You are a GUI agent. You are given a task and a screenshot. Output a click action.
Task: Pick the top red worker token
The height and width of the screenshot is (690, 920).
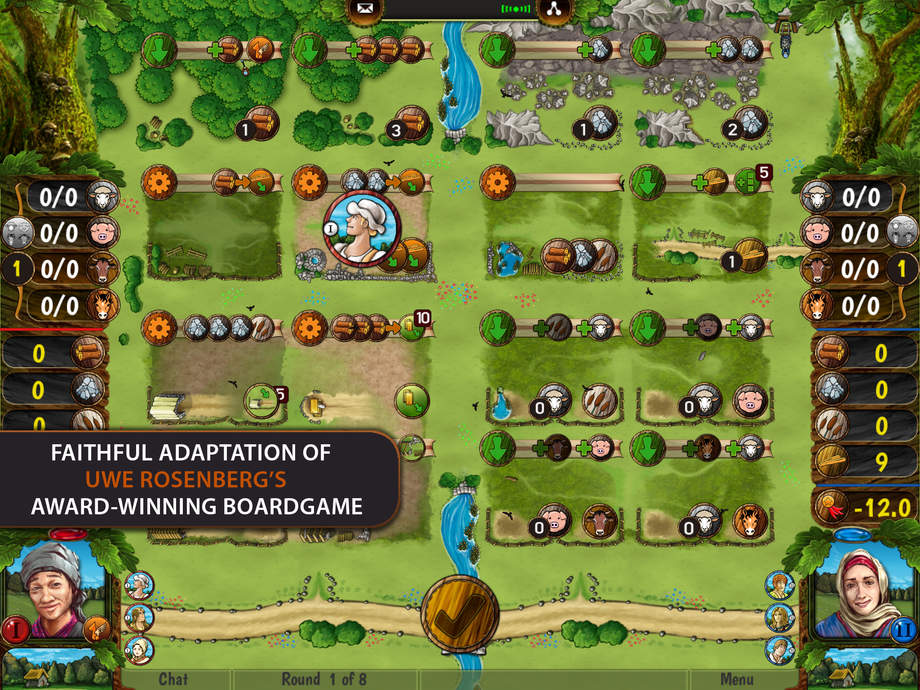click(x=139, y=585)
